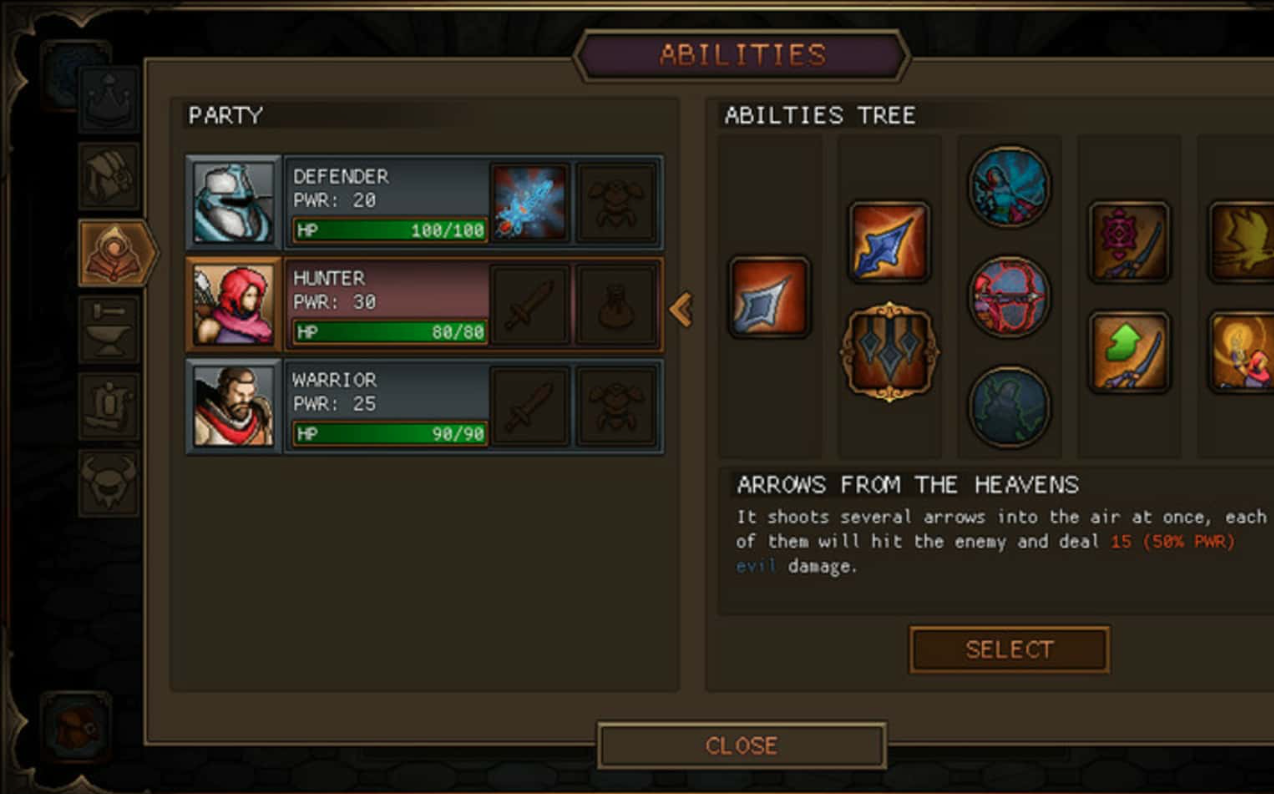Viewport: 1274px width, 794px height.
Task: Switch to the crown sidebar tab
Action: 109,100
